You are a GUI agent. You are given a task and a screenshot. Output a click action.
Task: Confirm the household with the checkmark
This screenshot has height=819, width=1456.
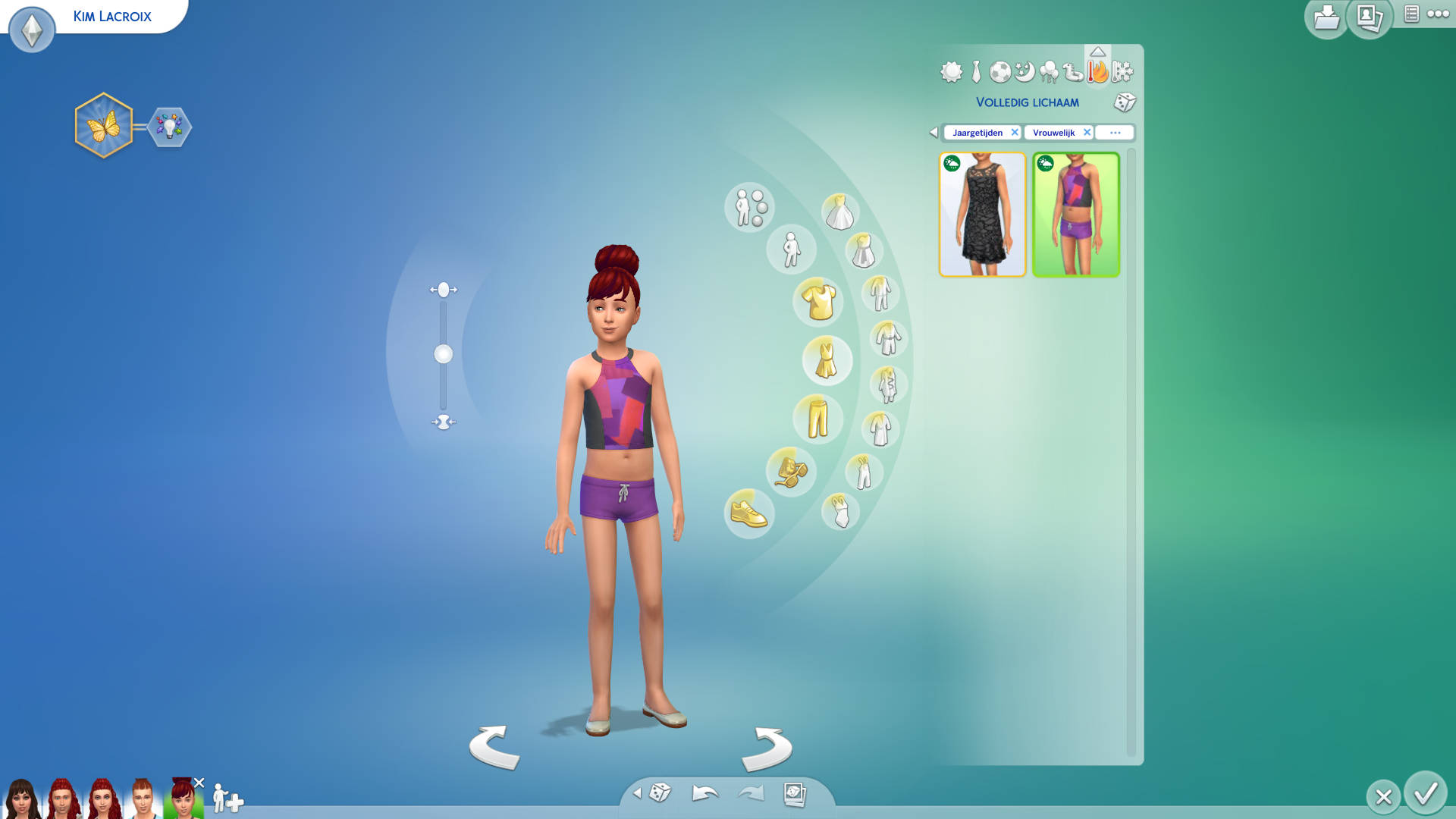pyautogui.click(x=1425, y=793)
